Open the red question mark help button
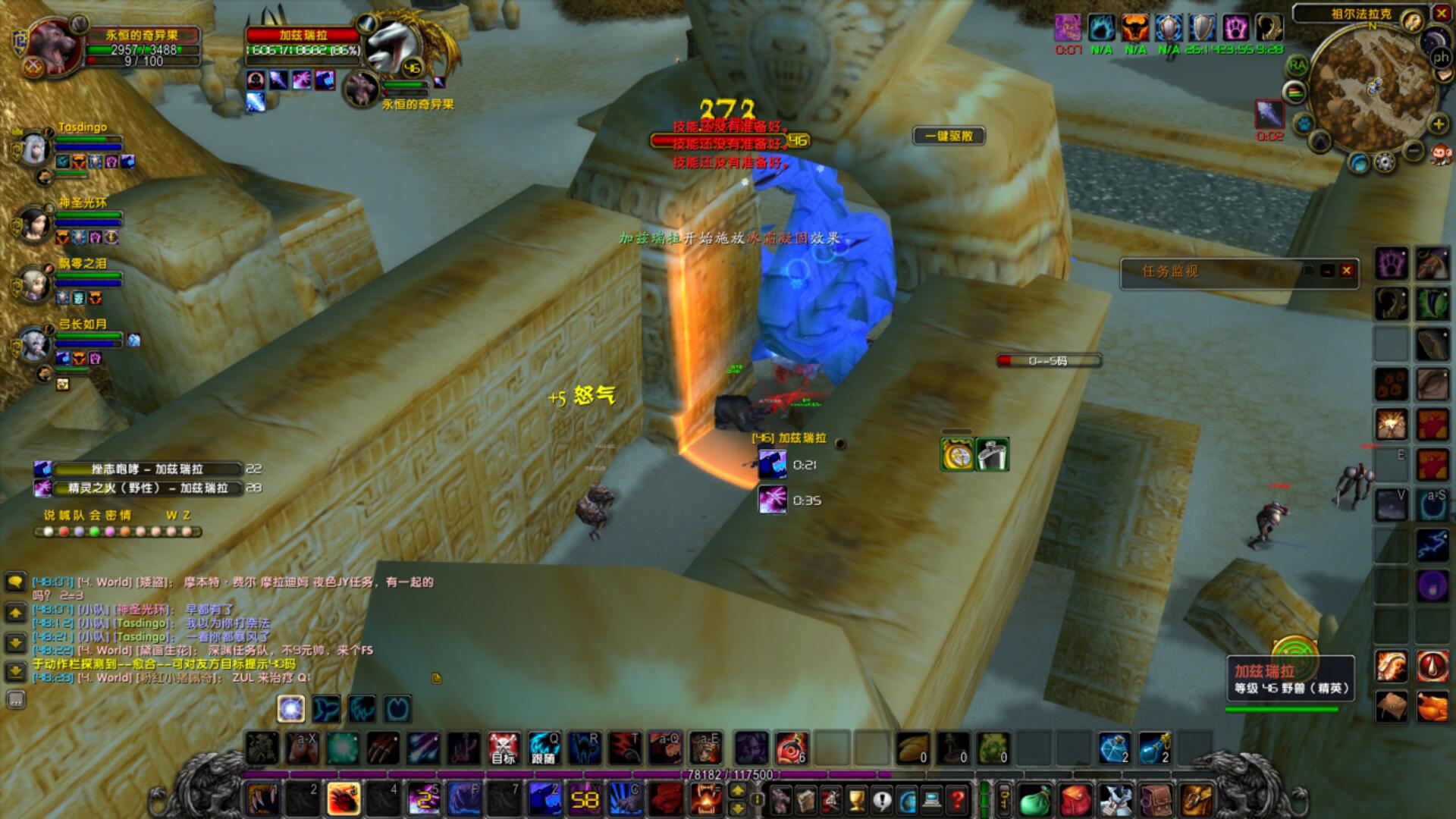This screenshot has width=1456, height=819. click(958, 799)
